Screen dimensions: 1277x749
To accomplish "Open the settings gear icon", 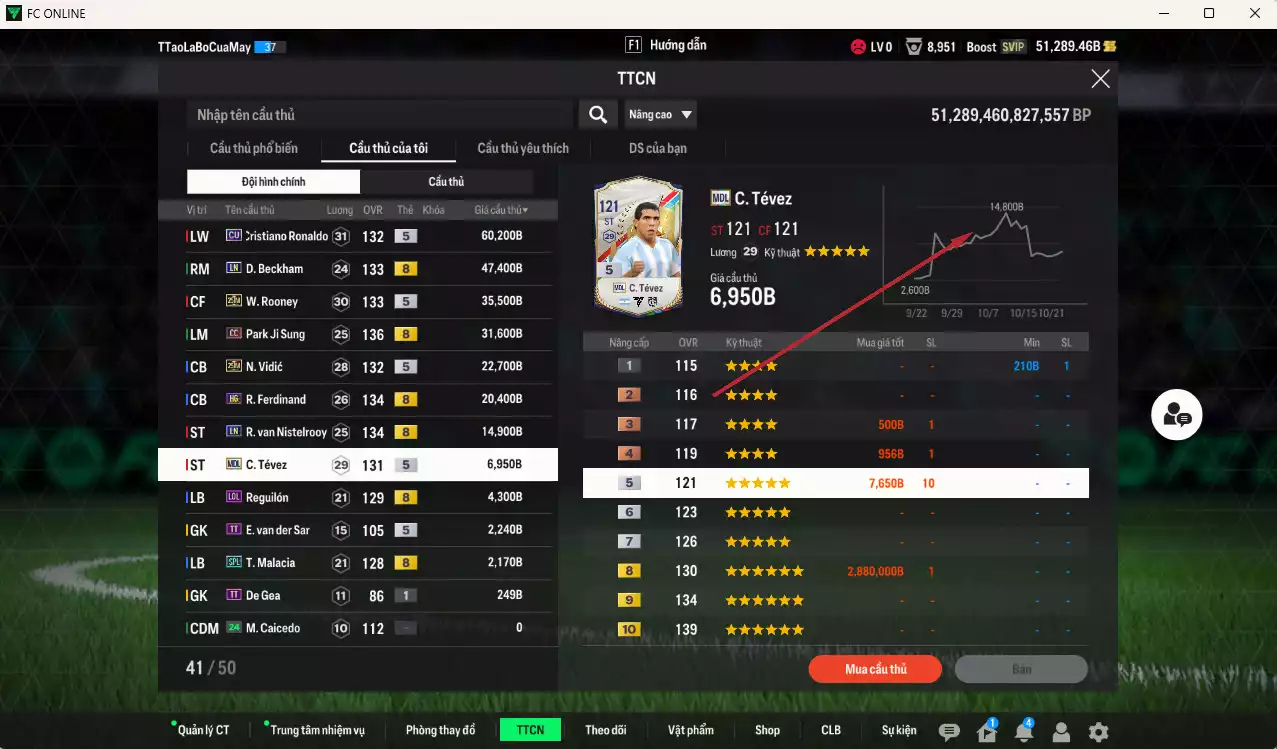I will [1098, 732].
